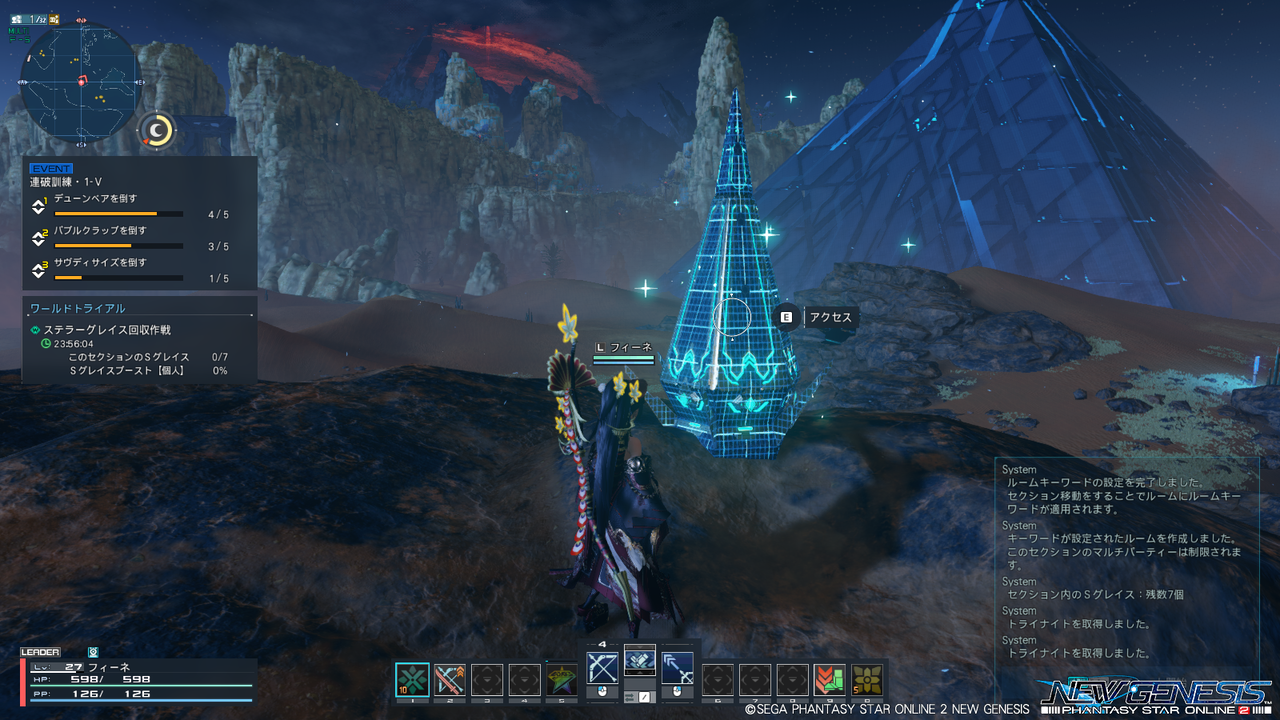Screen dimensions: 1280x720
Task: Click the moon day-night clock icon
Action: [x=156, y=129]
